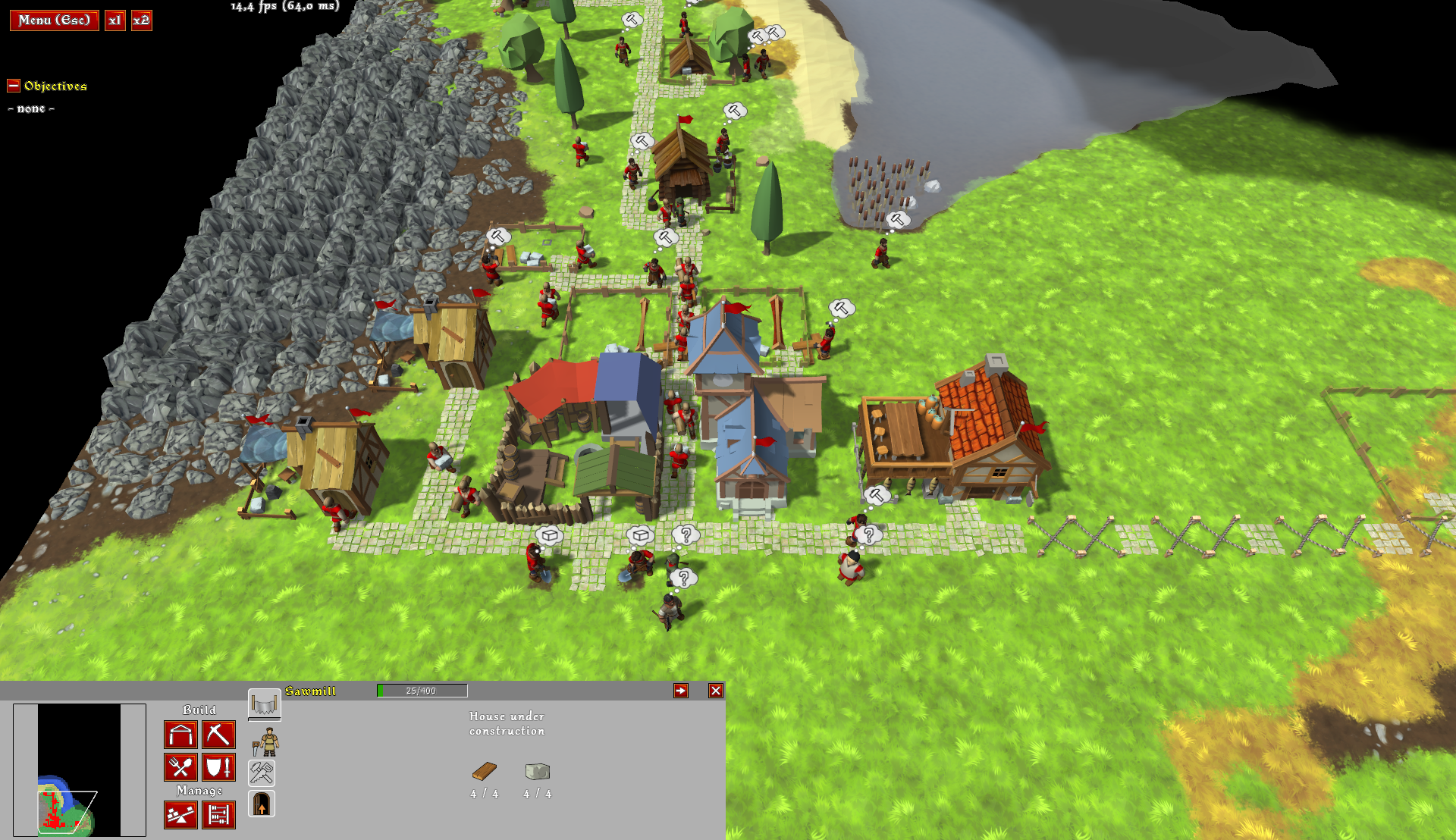This screenshot has height=840, width=1456.
Task: Click the door with orange arrow icon
Action: click(x=262, y=804)
